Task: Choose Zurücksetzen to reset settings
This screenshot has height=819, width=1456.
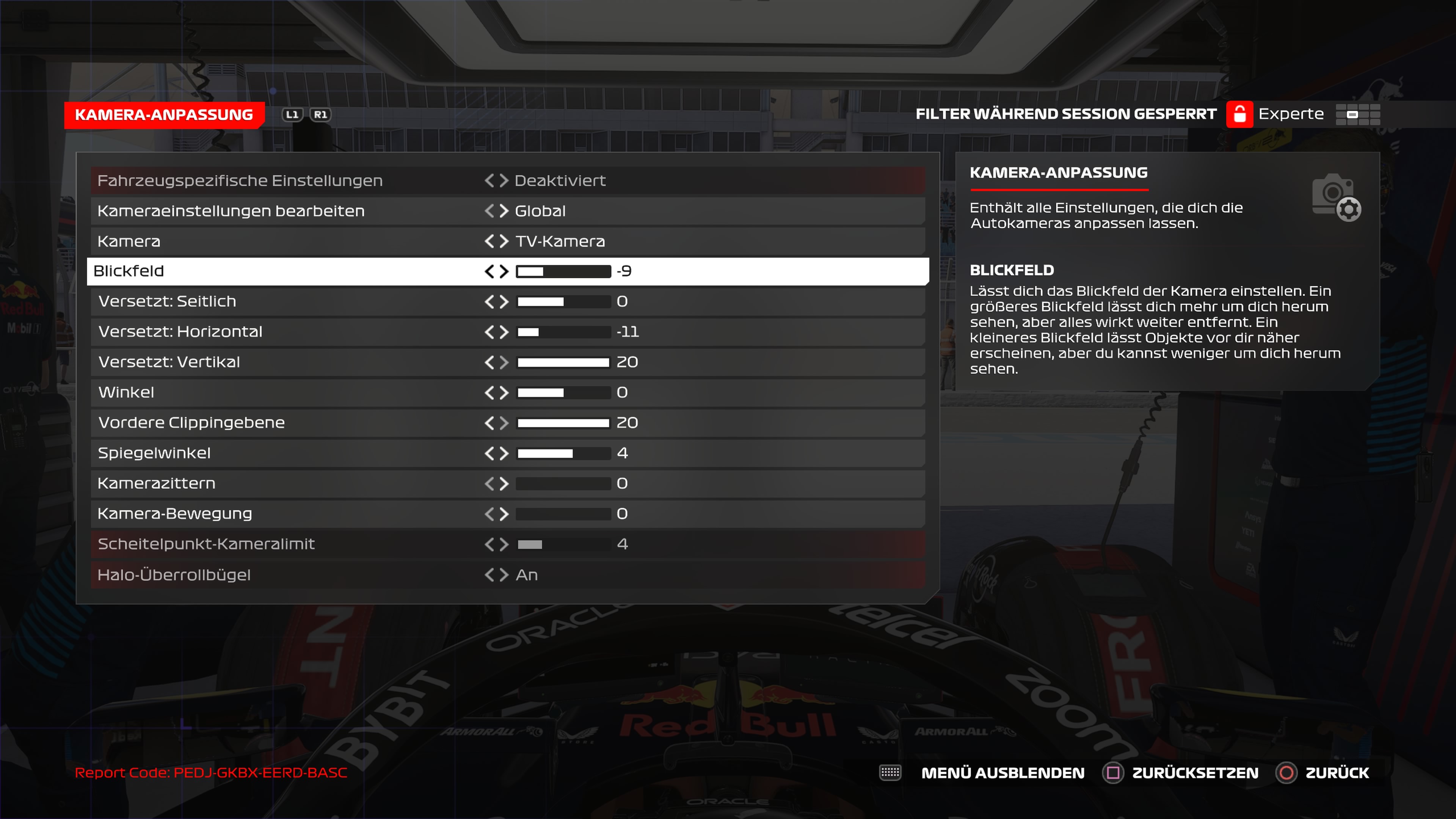Action: pos(1194,773)
